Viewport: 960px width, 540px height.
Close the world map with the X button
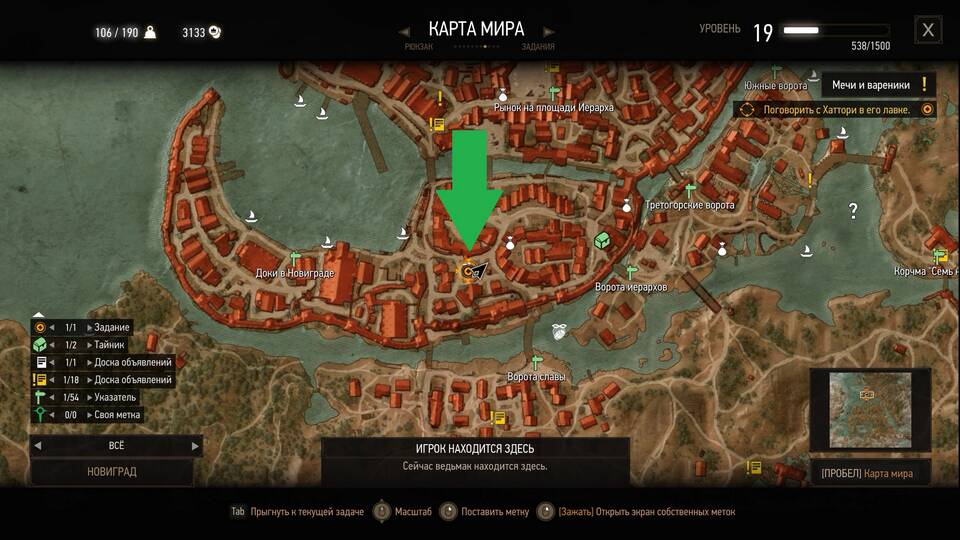point(928,30)
